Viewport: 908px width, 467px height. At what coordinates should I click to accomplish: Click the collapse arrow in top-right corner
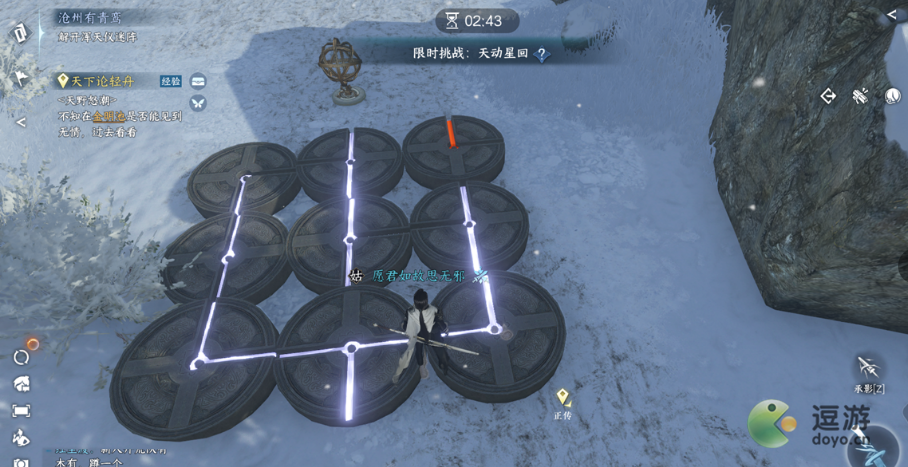click(892, 16)
